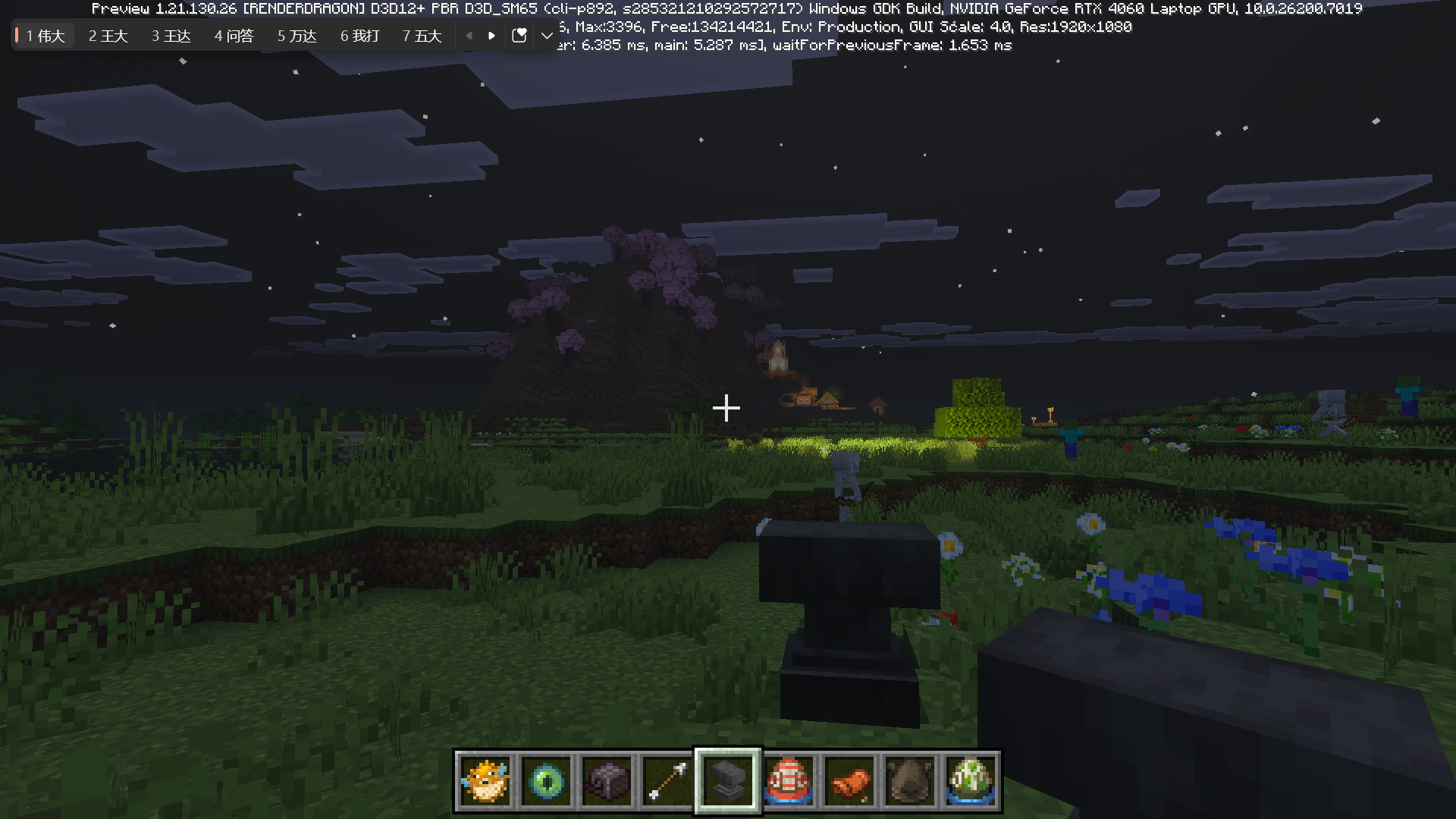Viewport: 1456px width, 819px height.
Task: Select the pufferfish in the hotbar
Action: [485, 781]
